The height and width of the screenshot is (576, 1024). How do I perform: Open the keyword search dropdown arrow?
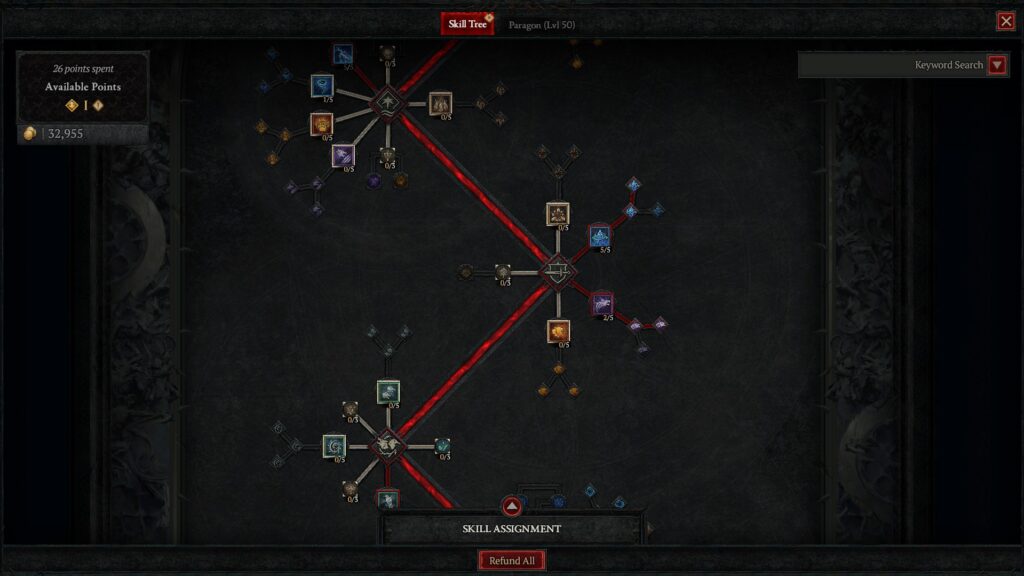click(997, 65)
